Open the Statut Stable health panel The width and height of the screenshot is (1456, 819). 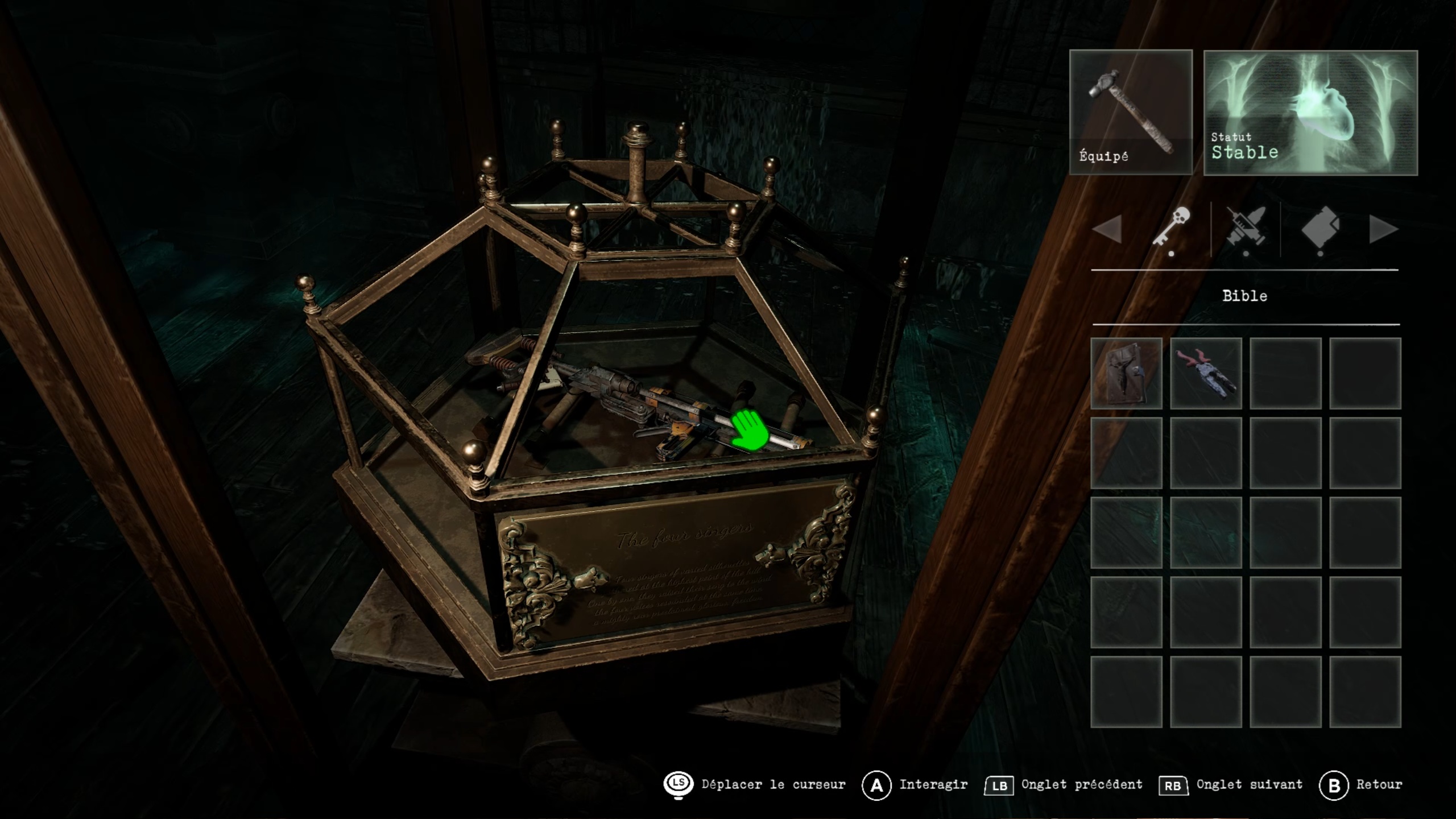1310,112
